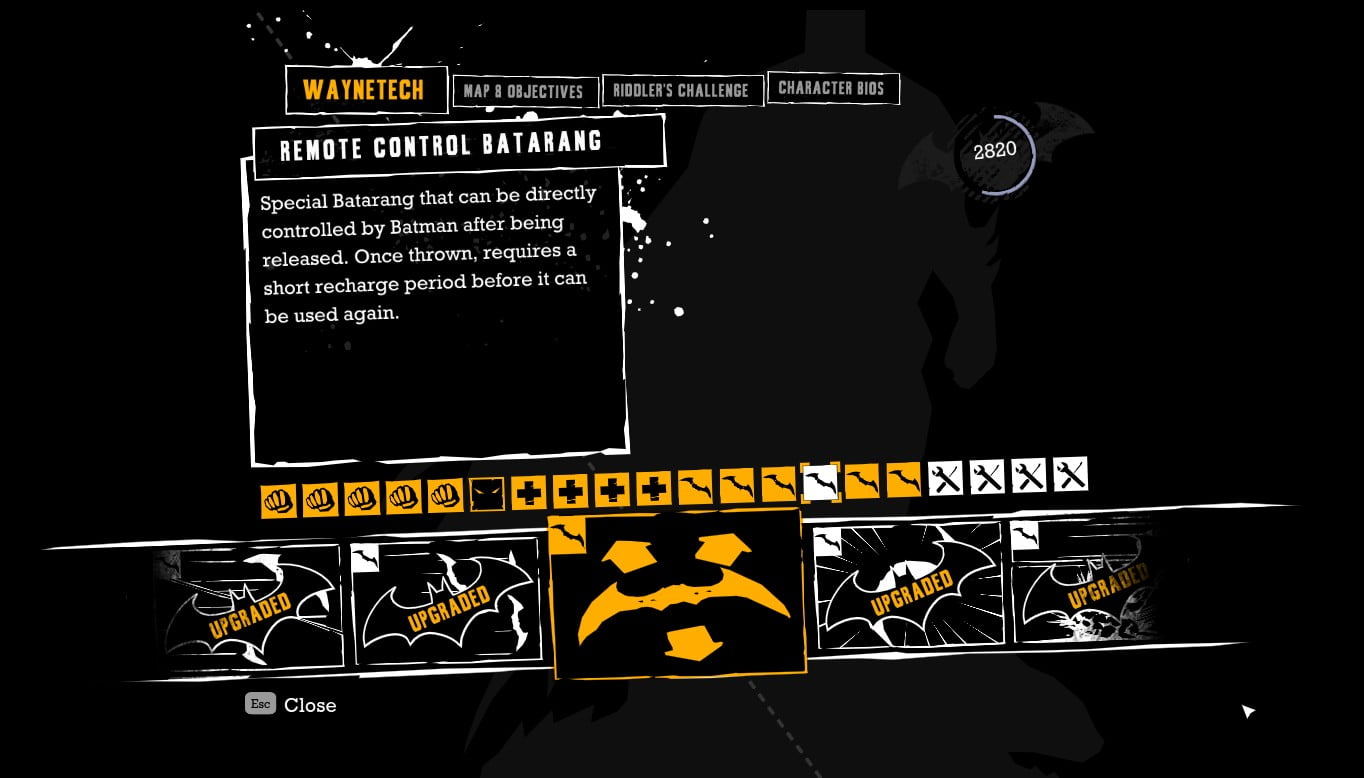Show the Character Bios tab
This screenshot has width=1364, height=778.
coord(831,88)
